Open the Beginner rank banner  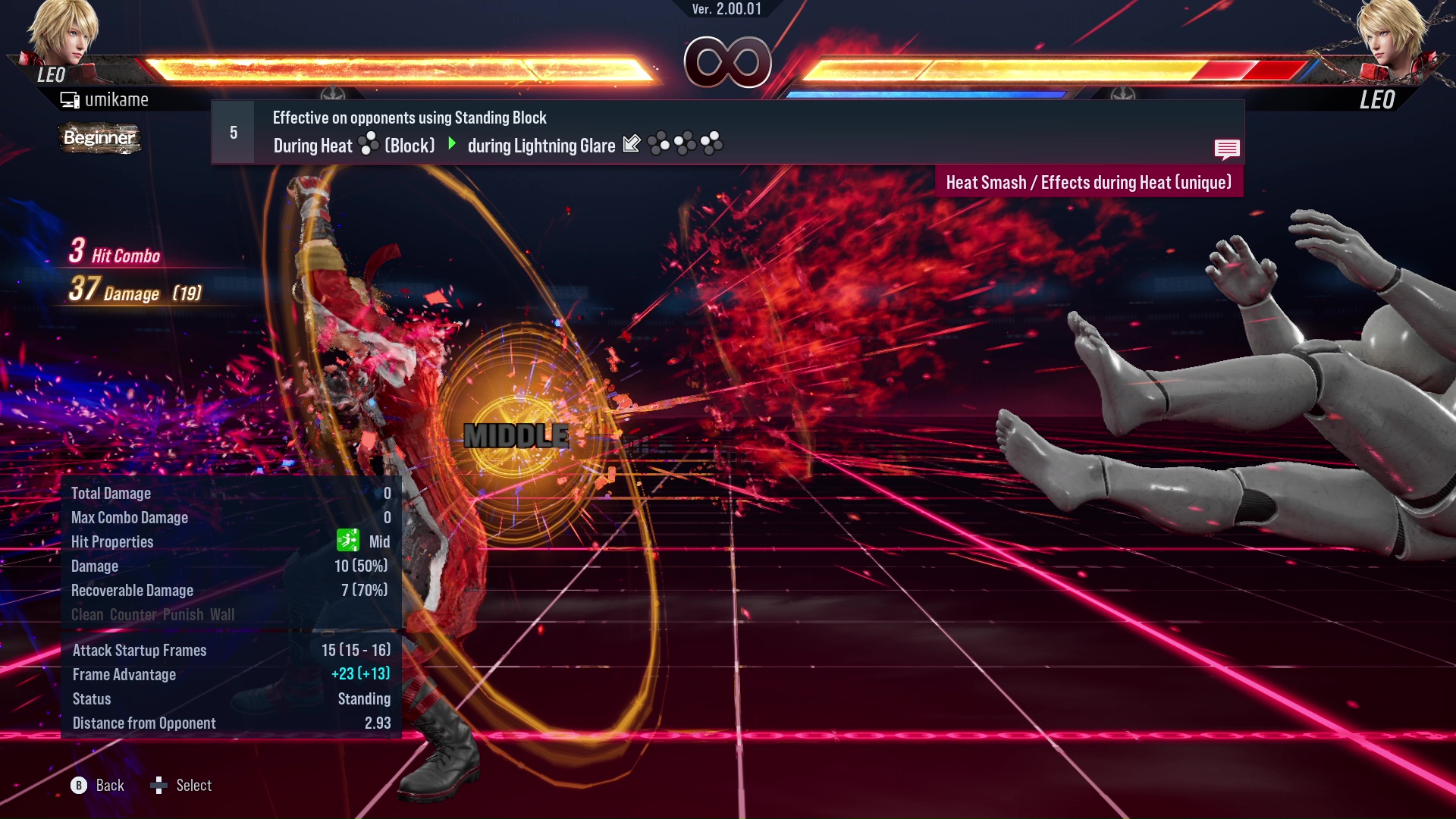click(x=99, y=139)
